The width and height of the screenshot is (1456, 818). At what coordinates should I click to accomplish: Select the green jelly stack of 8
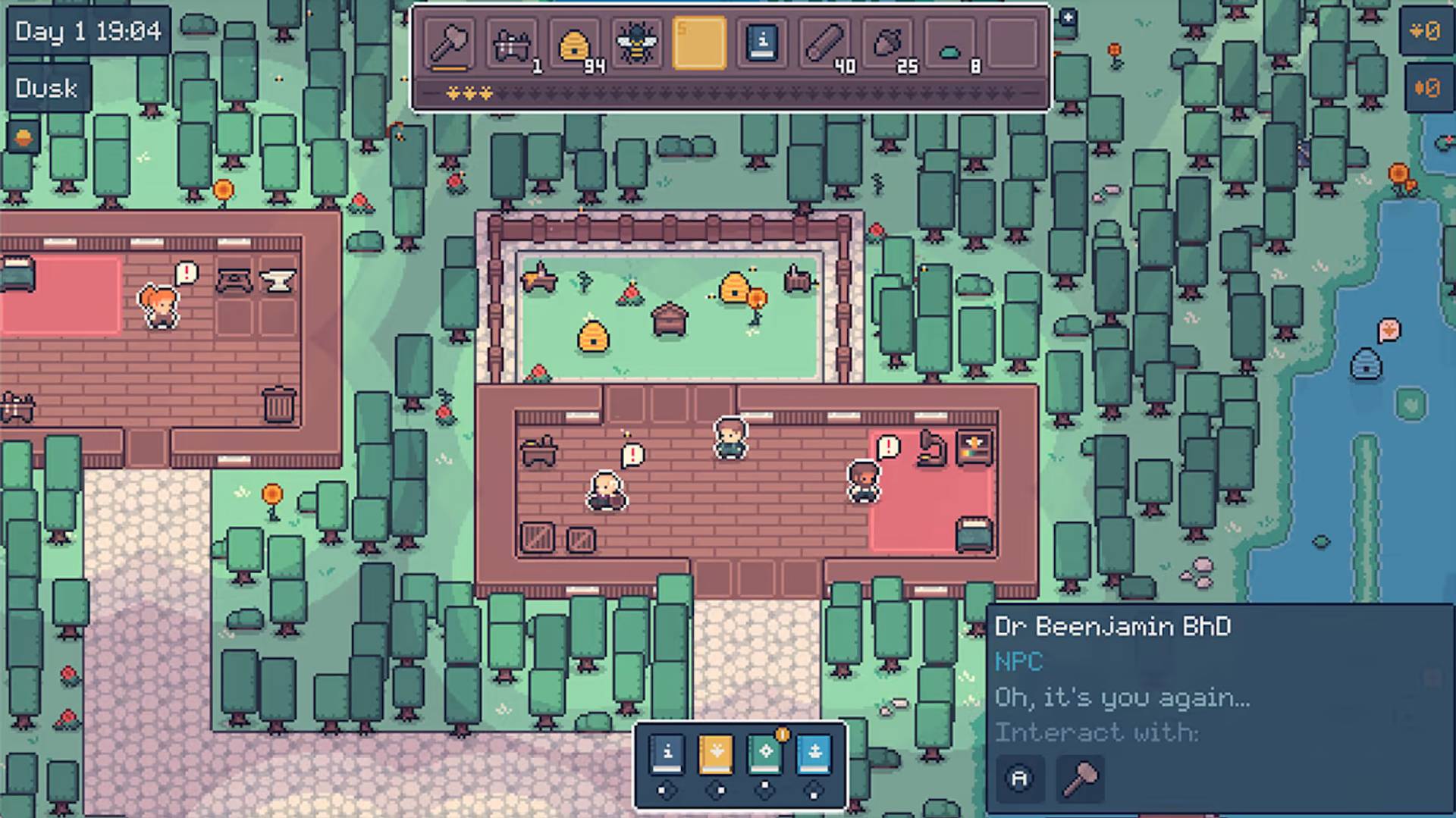point(951,44)
